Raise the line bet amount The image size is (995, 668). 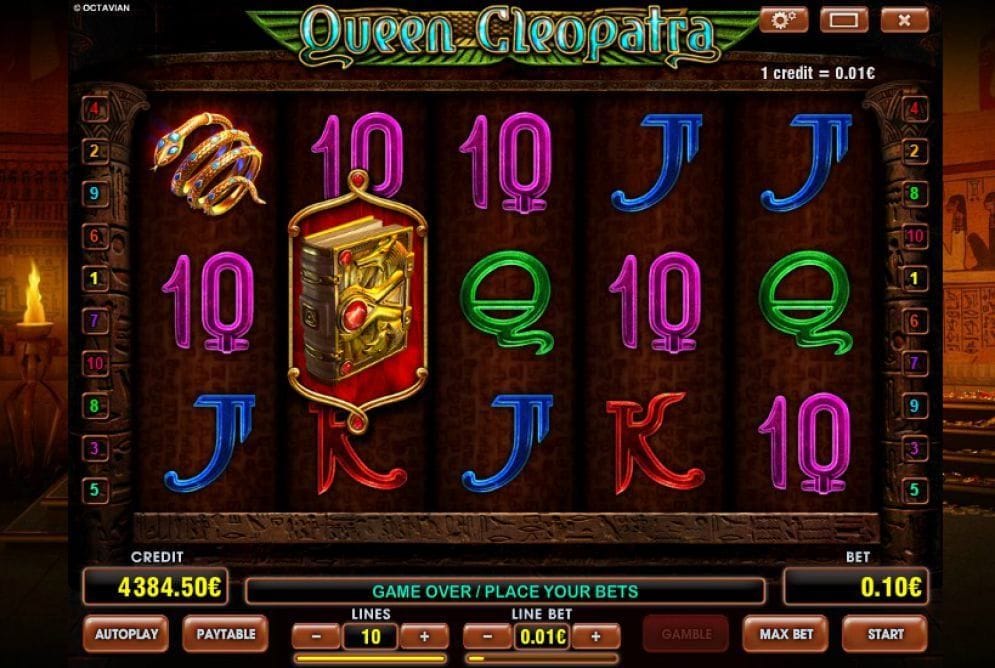595,636
